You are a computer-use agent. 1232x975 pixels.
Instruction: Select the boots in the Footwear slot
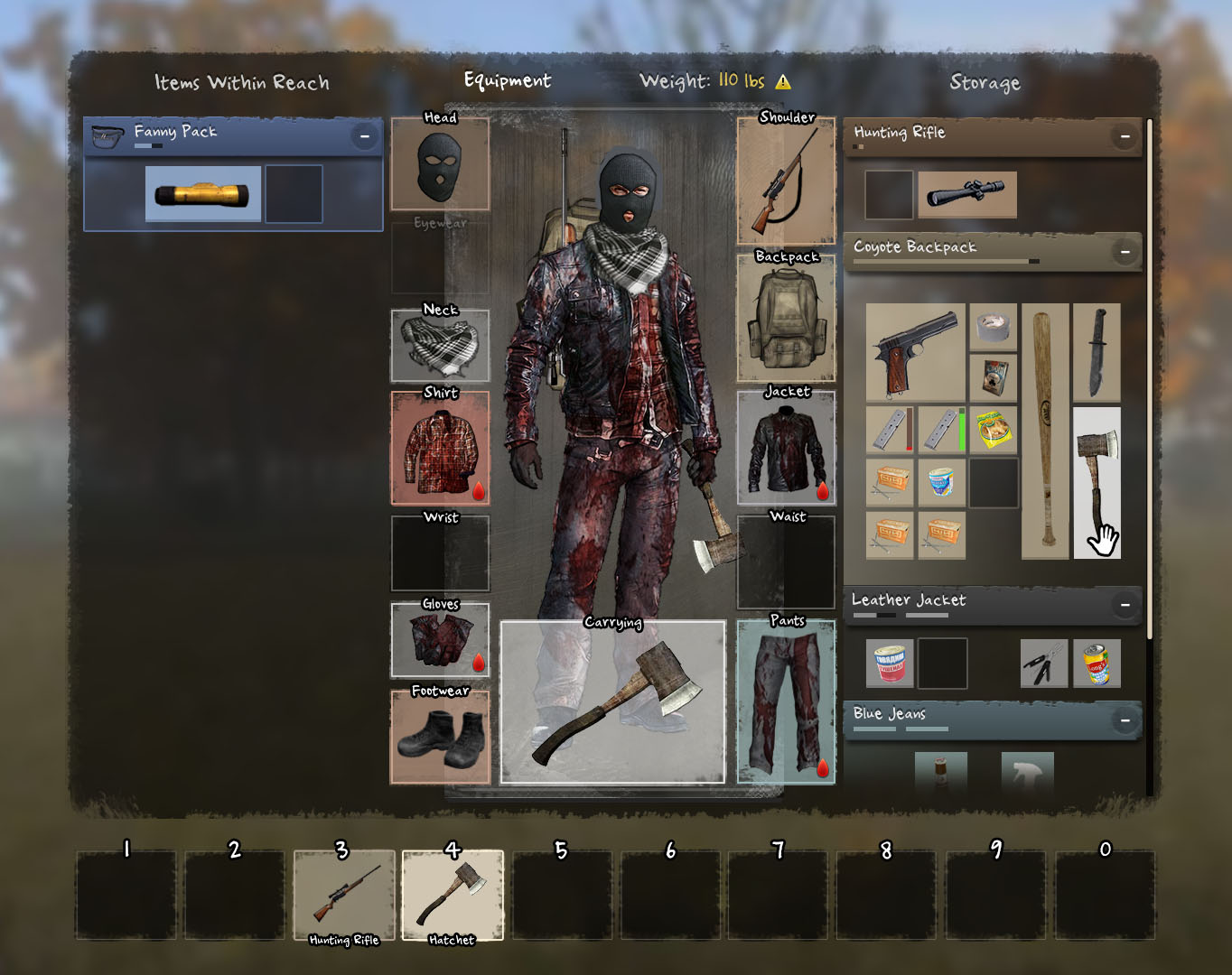[x=440, y=737]
